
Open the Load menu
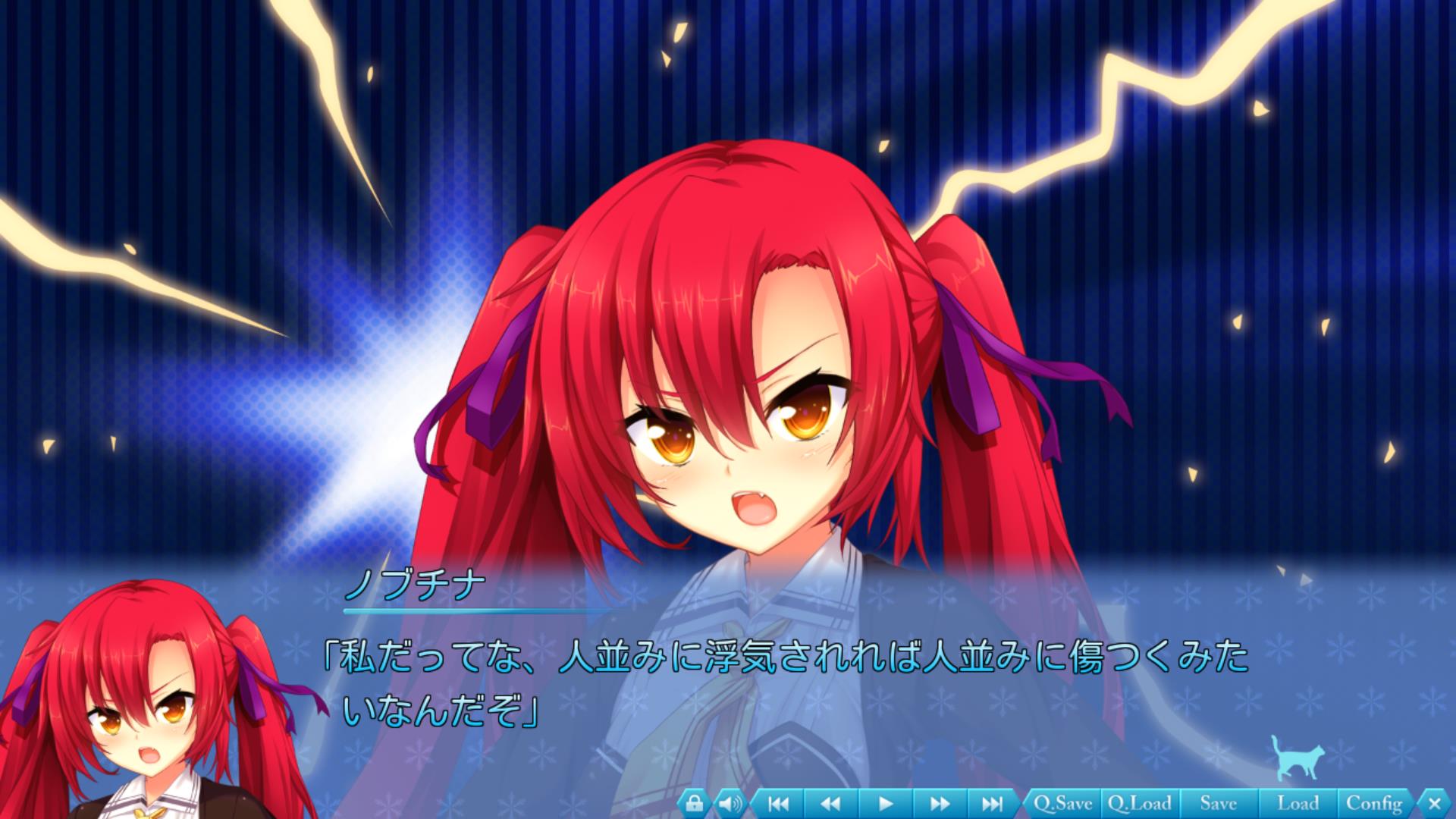tap(1298, 803)
